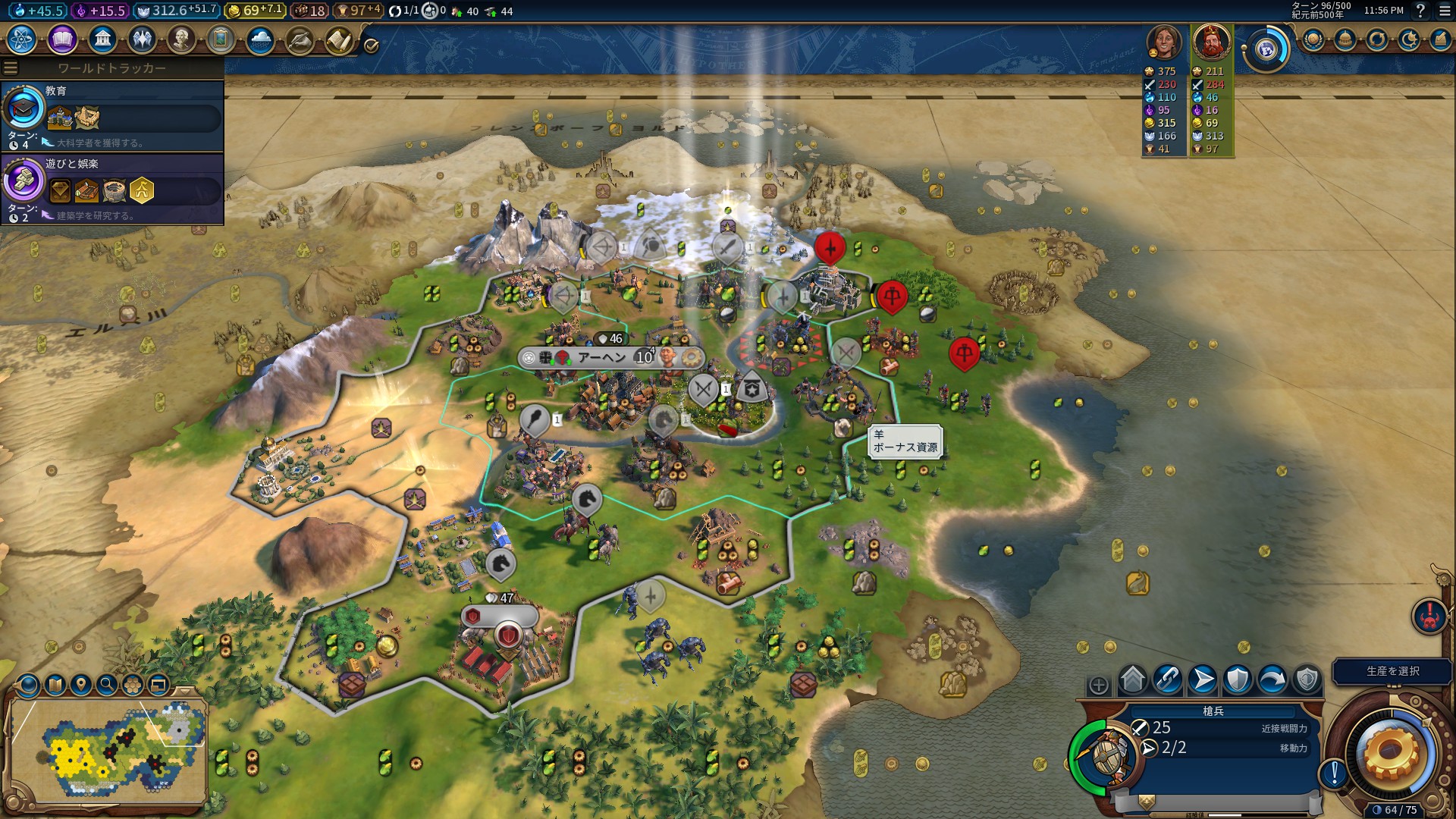
Task: Open the Great People screen (bust icon)
Action: pos(181,39)
